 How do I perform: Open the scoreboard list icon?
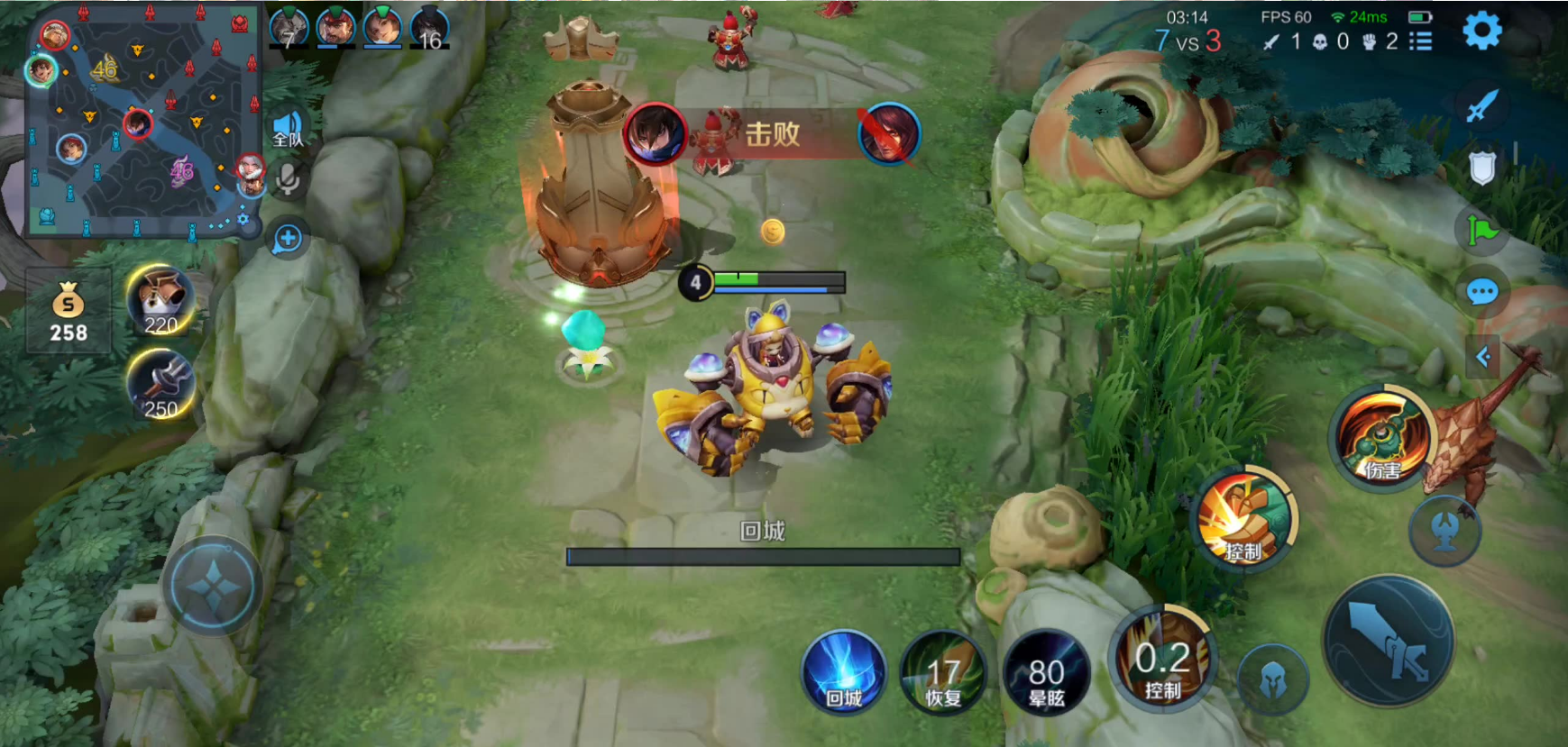pyautogui.click(x=1421, y=41)
